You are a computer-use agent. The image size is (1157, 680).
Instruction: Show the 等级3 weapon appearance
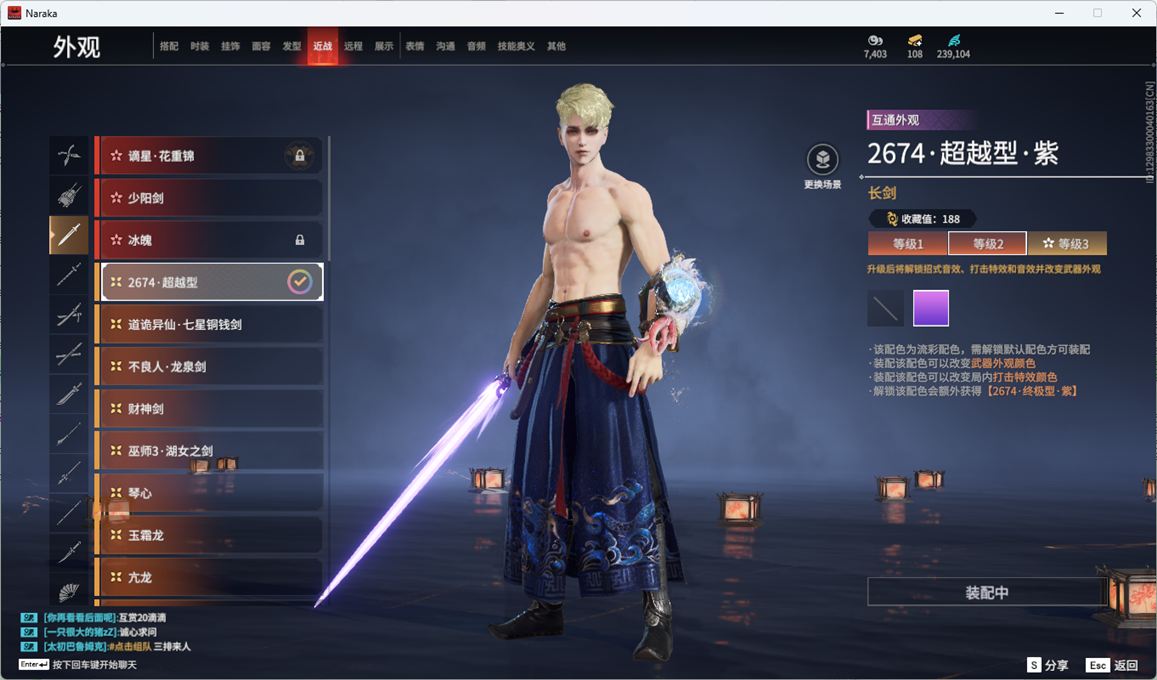[1066, 244]
